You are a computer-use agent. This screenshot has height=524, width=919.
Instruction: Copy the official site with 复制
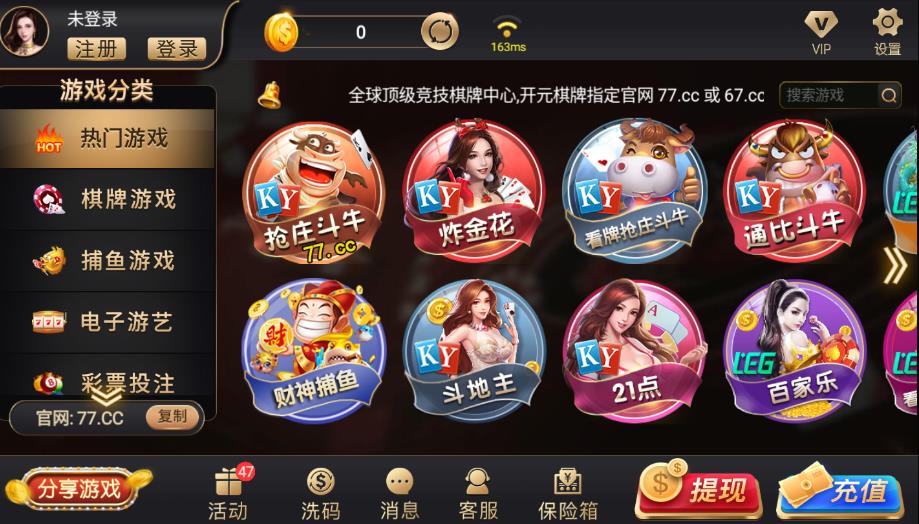click(x=172, y=417)
